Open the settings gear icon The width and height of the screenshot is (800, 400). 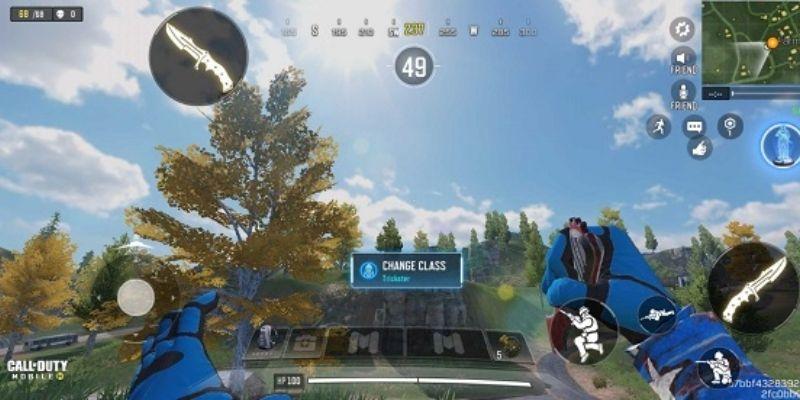click(683, 28)
